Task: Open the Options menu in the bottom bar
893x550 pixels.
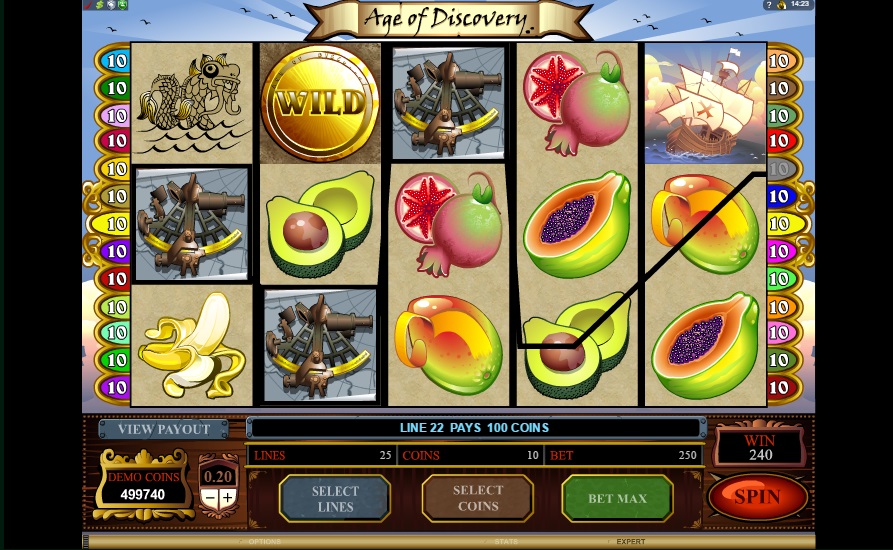Action: (x=264, y=542)
